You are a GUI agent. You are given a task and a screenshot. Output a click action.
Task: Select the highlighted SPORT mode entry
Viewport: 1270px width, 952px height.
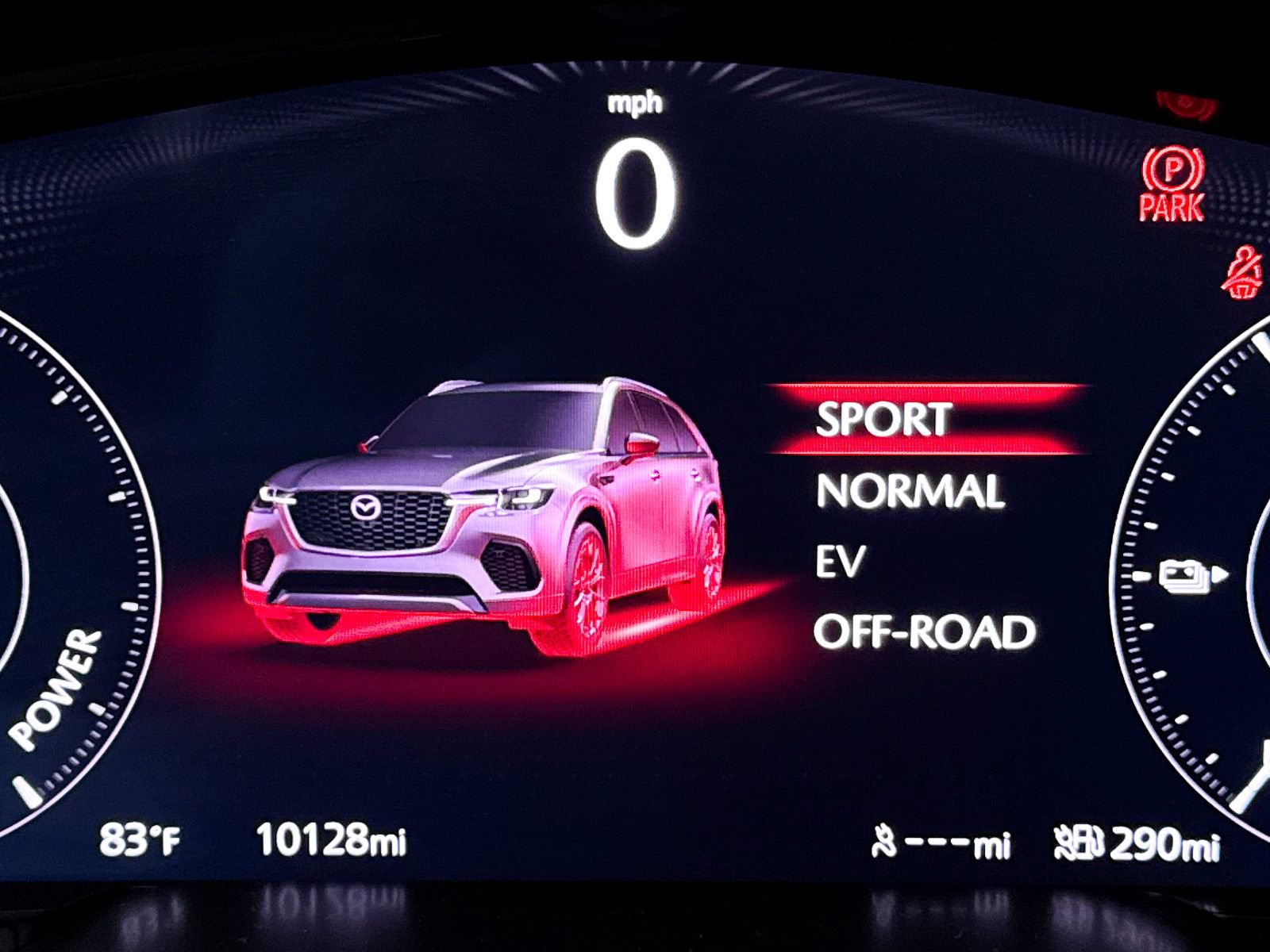point(885,420)
